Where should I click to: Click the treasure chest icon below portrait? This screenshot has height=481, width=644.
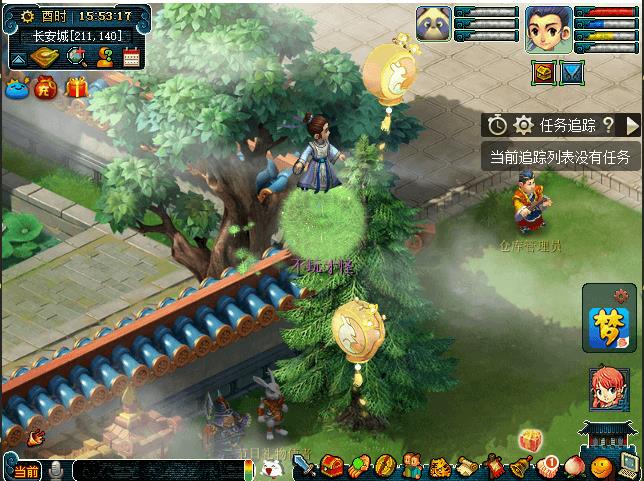point(544,72)
